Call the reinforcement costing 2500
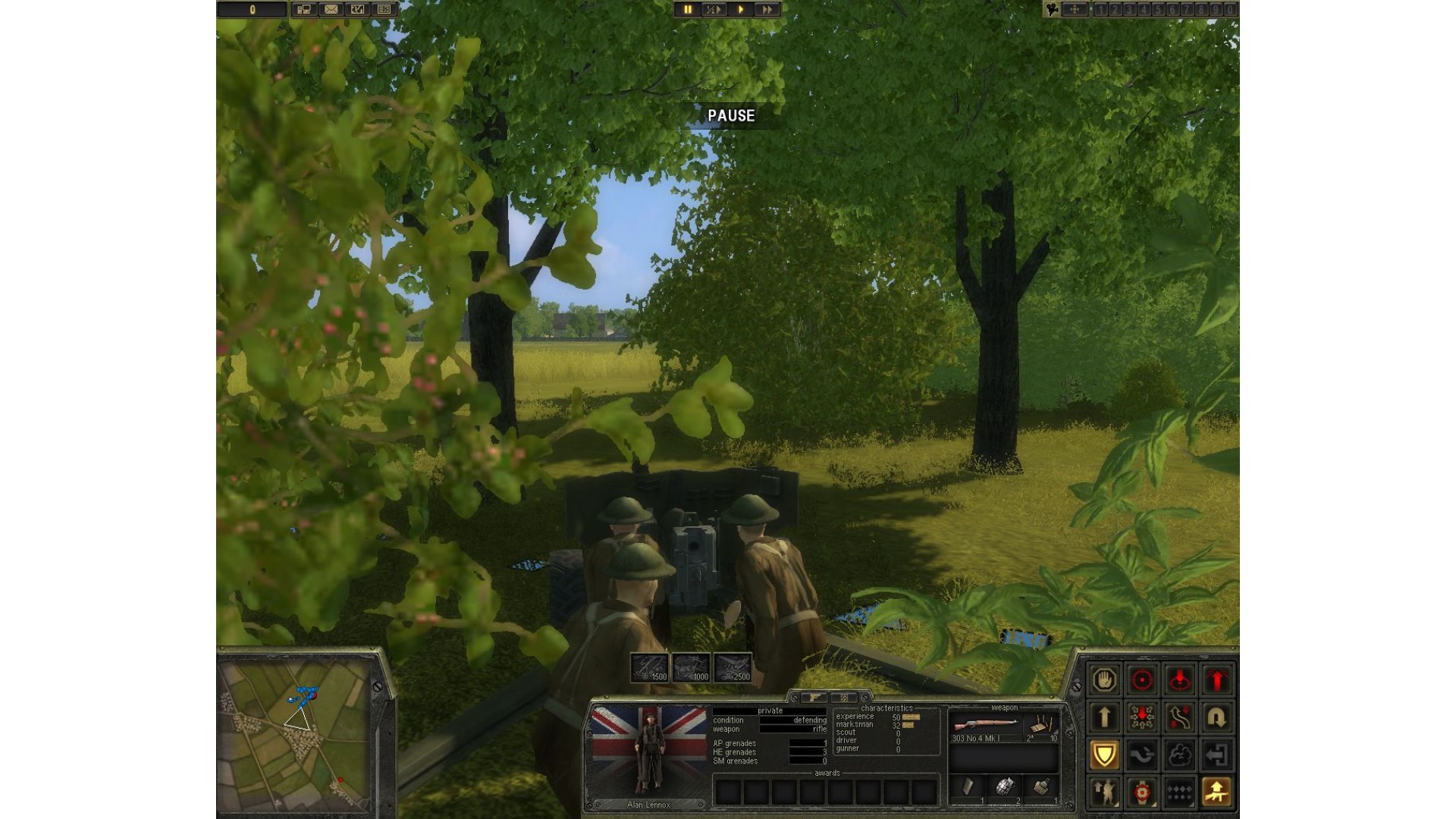The width and height of the screenshot is (1456, 819). [733, 667]
